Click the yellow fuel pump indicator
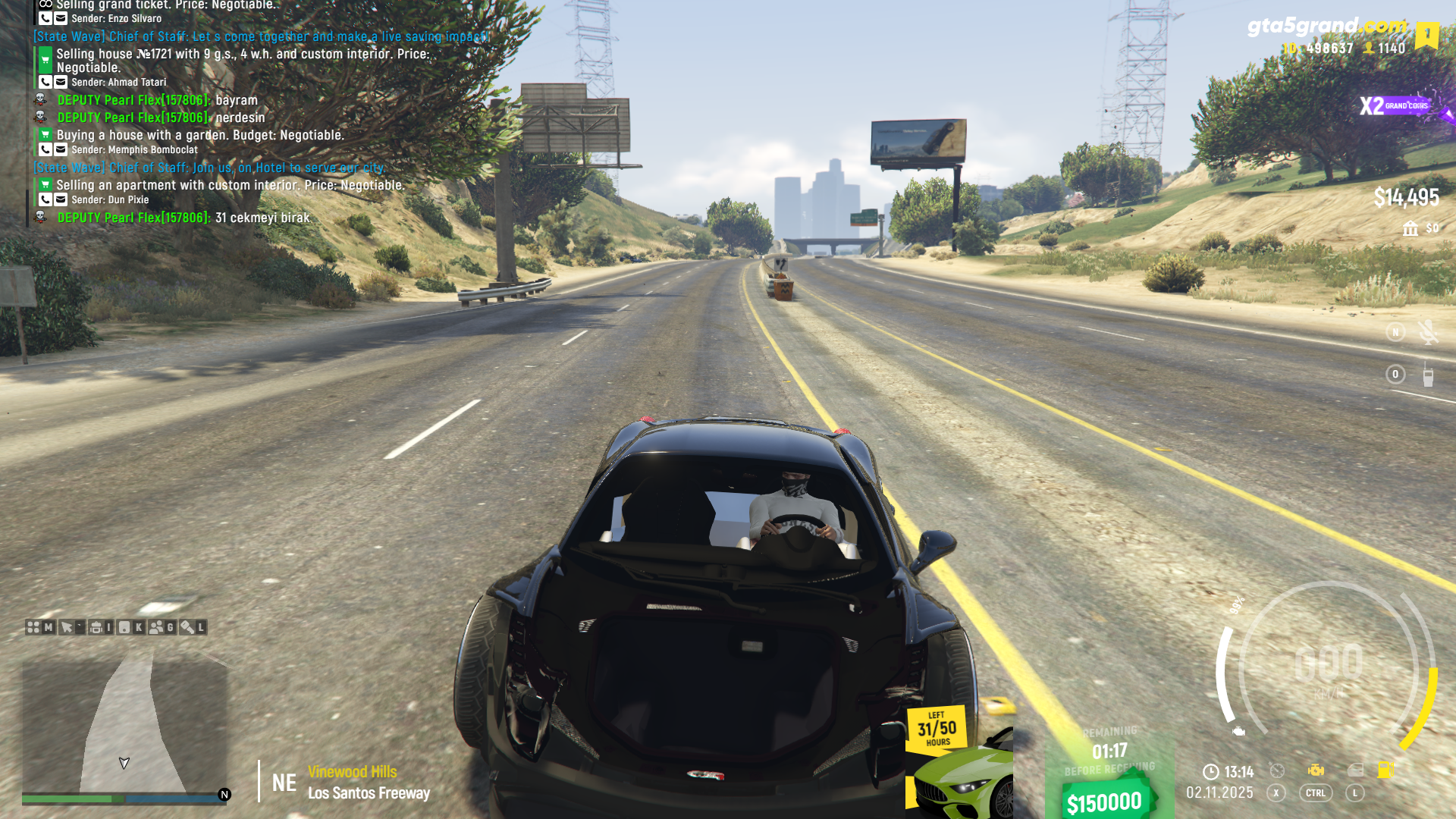This screenshot has width=1456, height=819. coord(1385,770)
